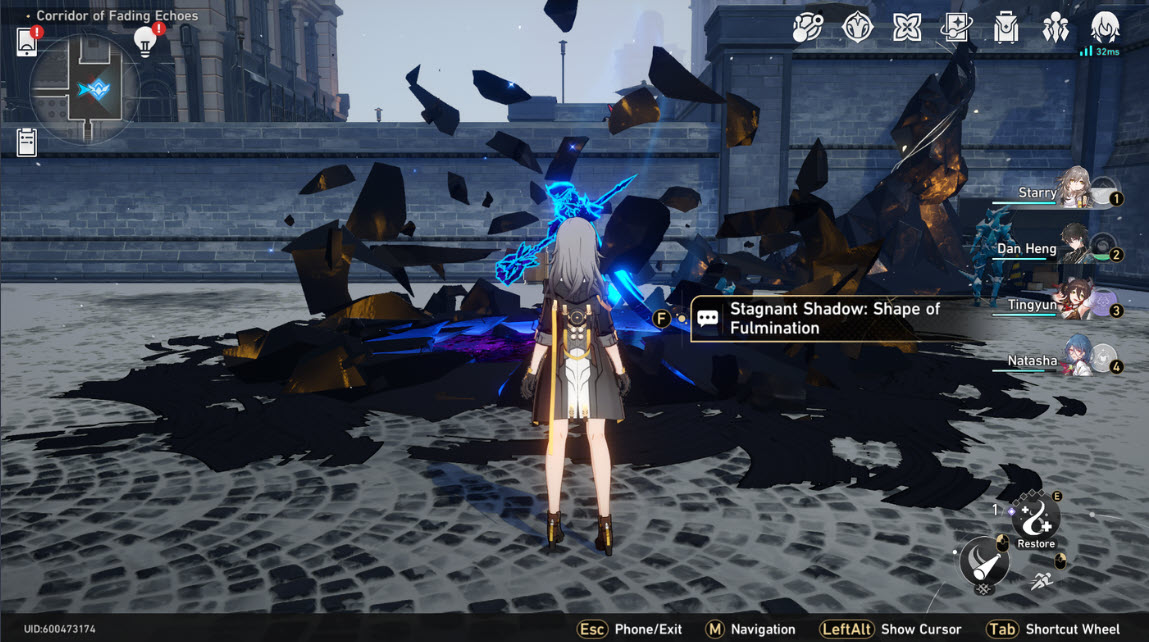Open the backpack inventory icon
This screenshot has width=1149, height=642.
coord(1006,27)
